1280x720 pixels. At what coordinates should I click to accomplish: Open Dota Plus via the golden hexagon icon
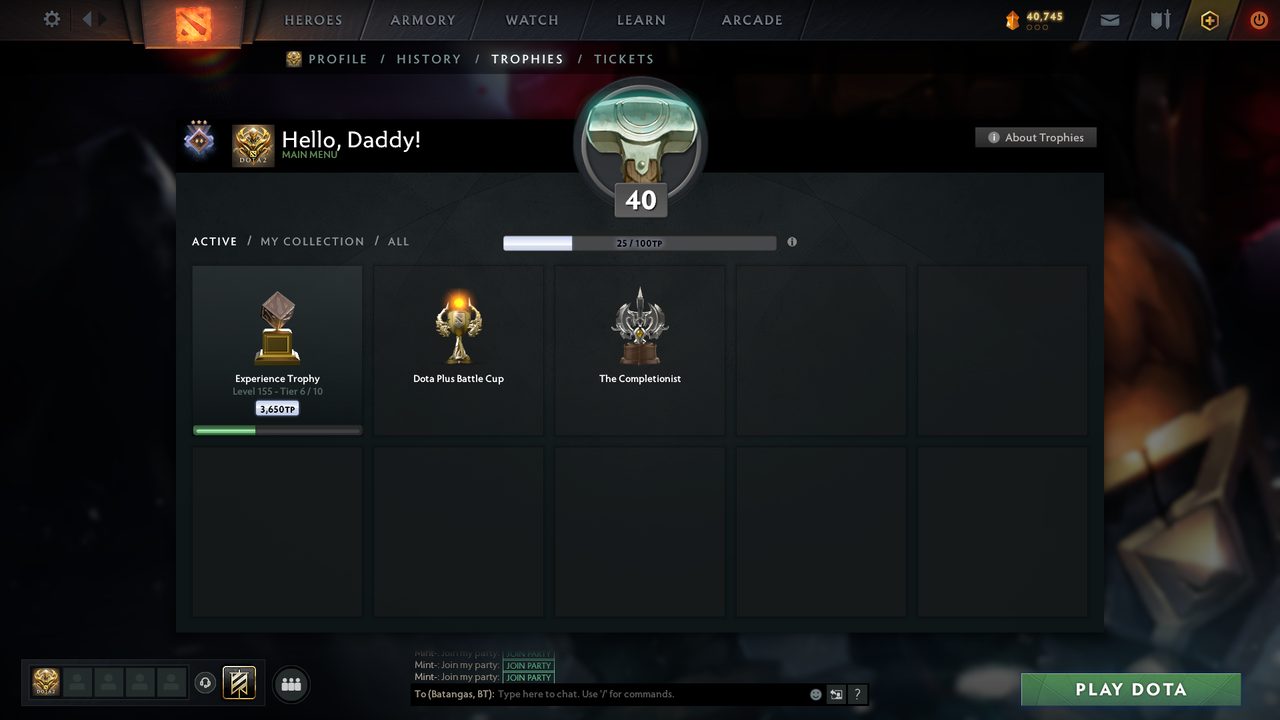click(1209, 20)
